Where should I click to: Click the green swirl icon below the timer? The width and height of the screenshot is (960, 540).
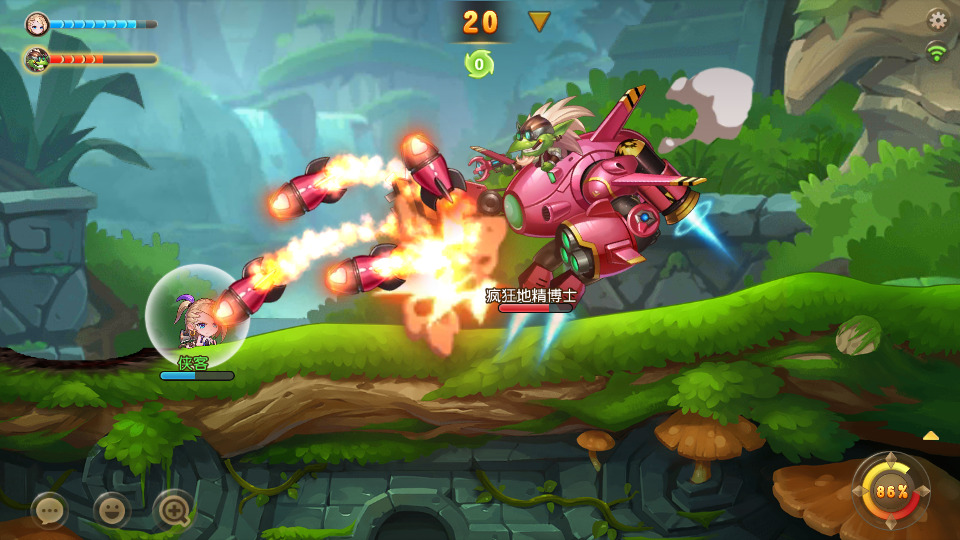(x=479, y=64)
